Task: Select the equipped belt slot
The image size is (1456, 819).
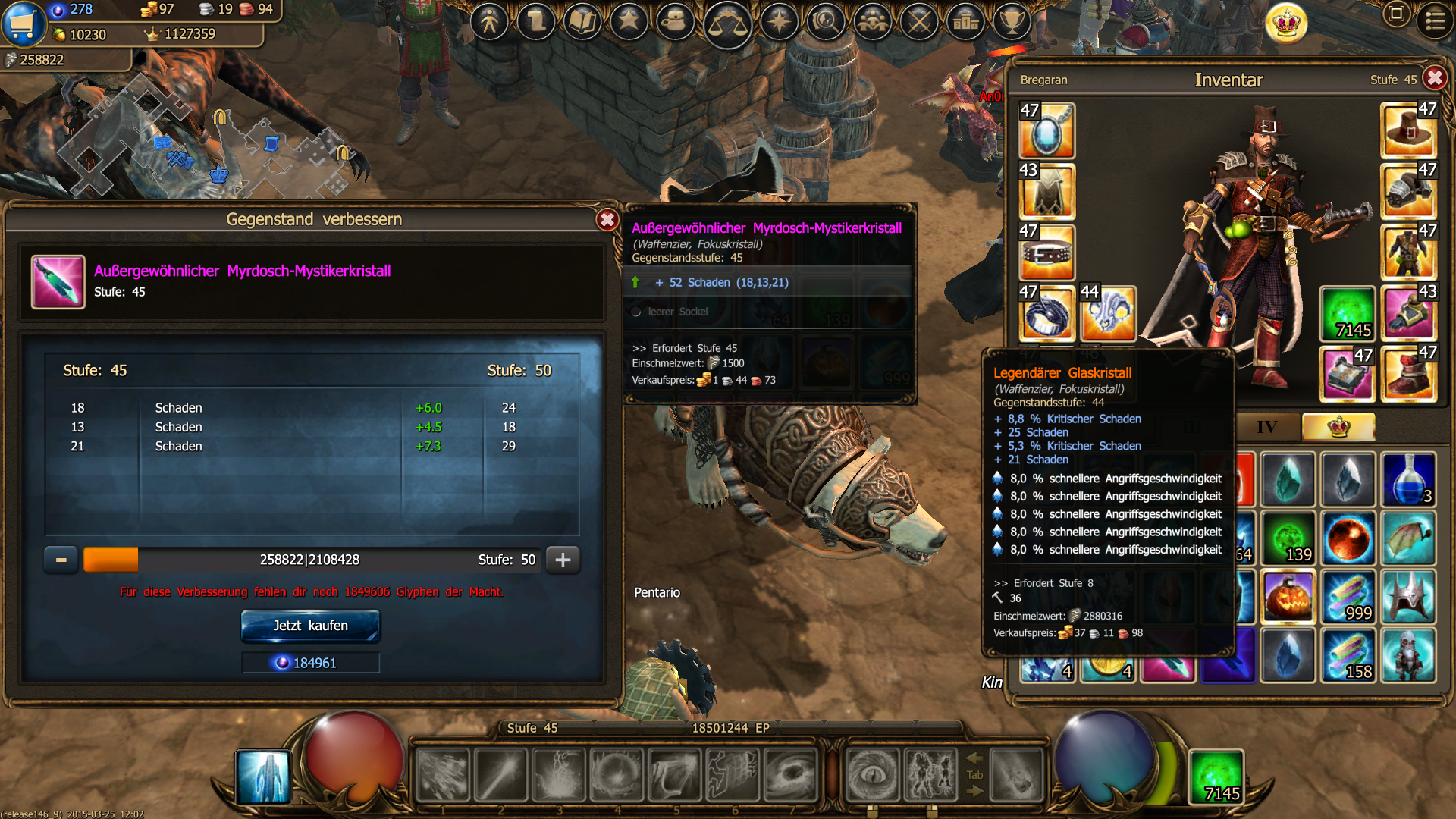Action: [x=1046, y=253]
